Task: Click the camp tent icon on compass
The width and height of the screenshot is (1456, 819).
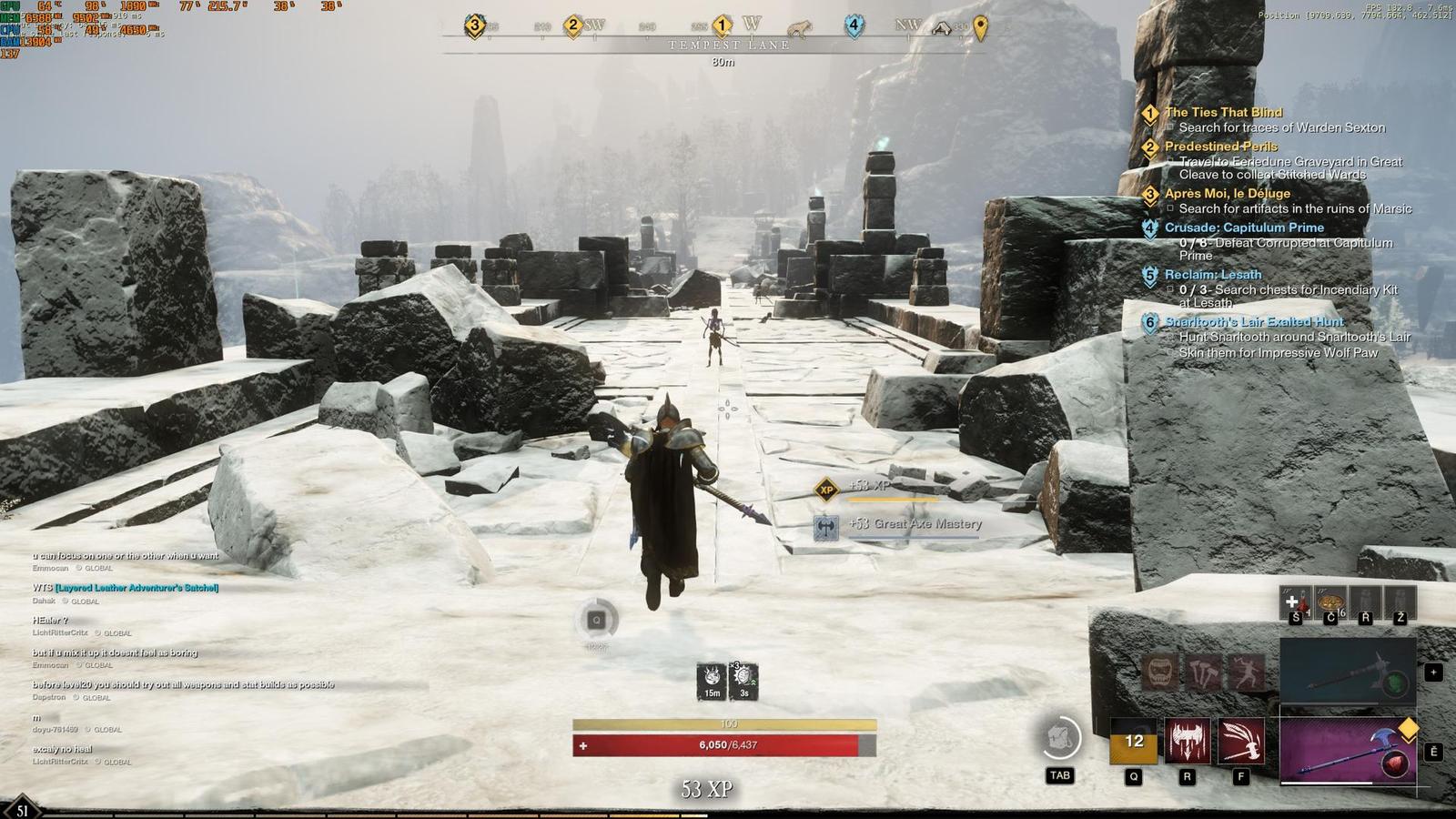Action: 942,28
